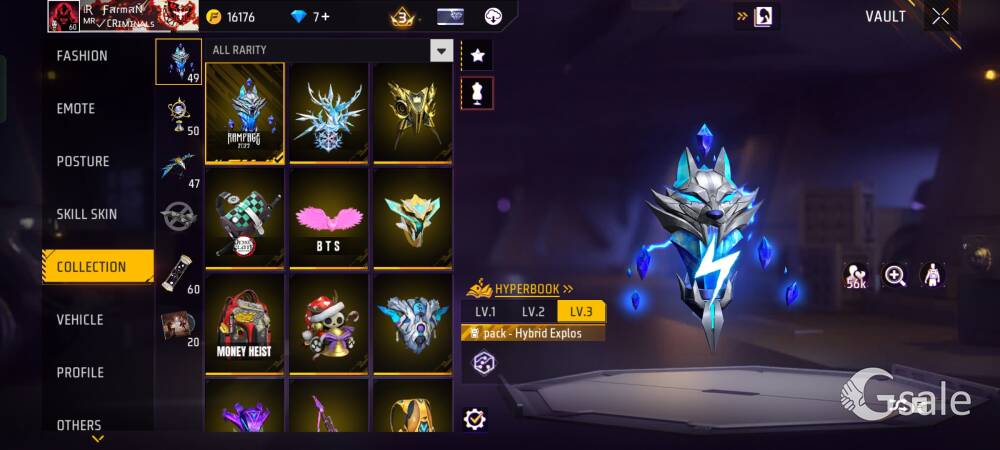Pick the ice snowflake crystal backpack item
Image resolution: width=1000 pixels, height=450 pixels.
tap(329, 113)
